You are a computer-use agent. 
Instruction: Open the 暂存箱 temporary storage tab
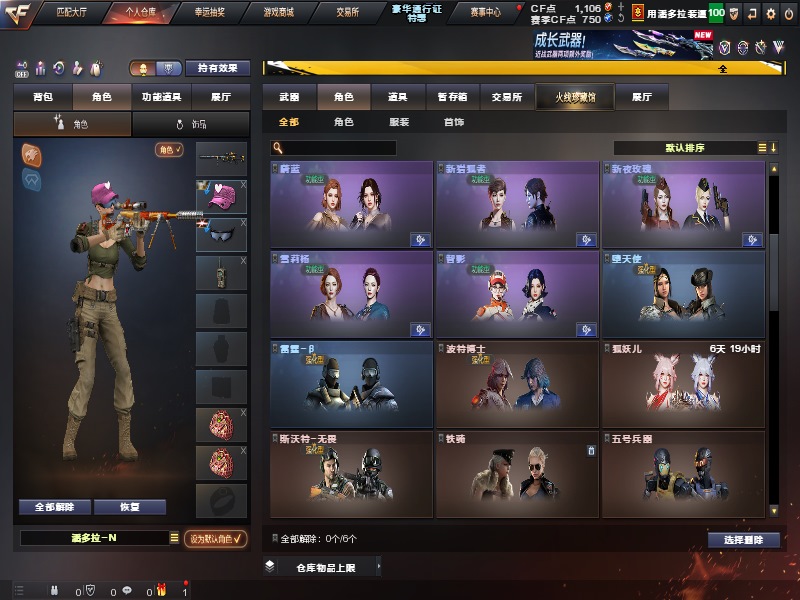pyautogui.click(x=451, y=98)
